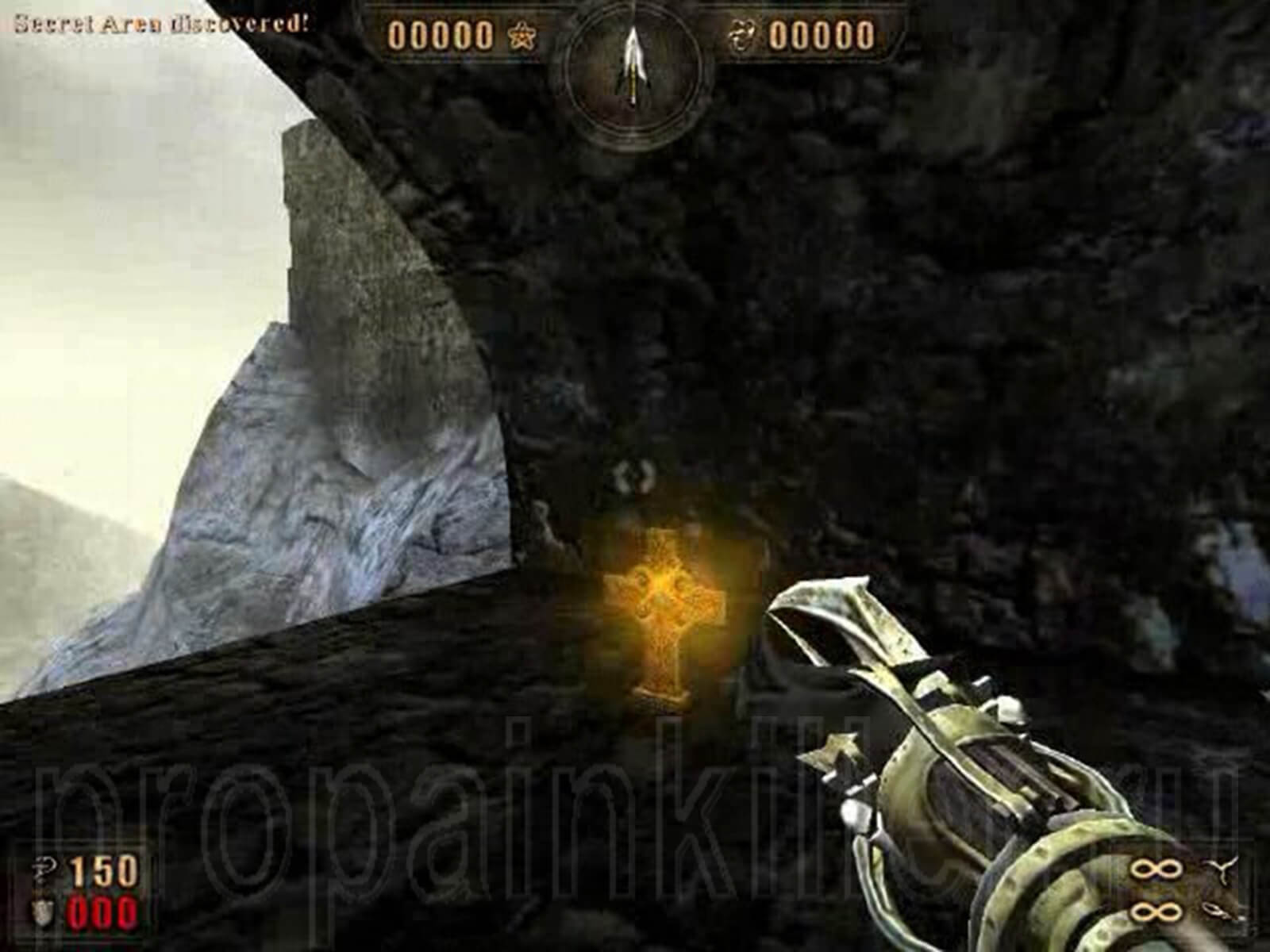Click the upper infinity ammo symbol
The height and width of the screenshot is (952, 1270).
pyautogui.click(x=1155, y=868)
